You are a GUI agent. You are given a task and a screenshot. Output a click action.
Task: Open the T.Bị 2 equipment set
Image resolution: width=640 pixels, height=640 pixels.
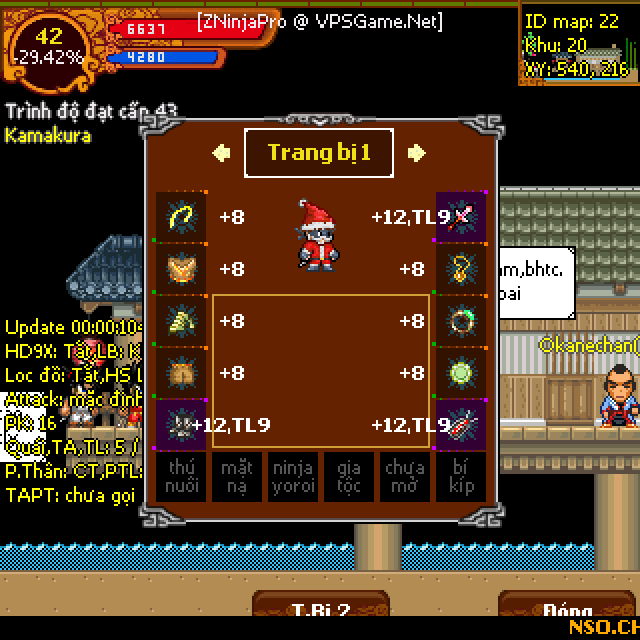pyautogui.click(x=320, y=610)
